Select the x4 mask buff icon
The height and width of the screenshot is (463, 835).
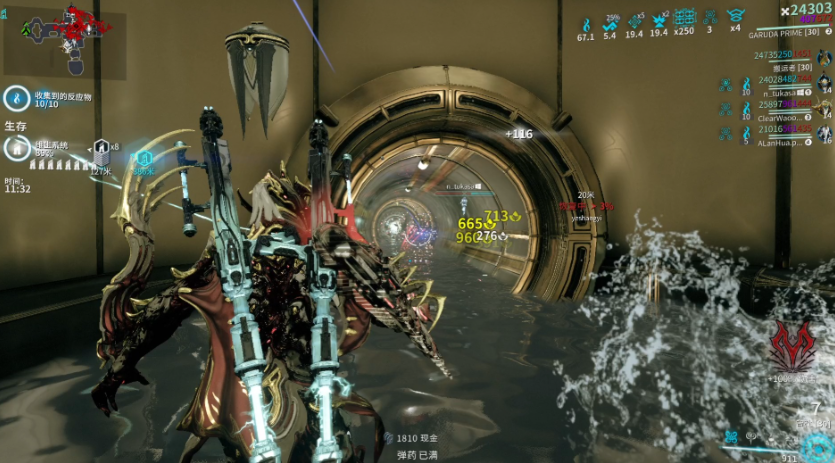[736, 16]
